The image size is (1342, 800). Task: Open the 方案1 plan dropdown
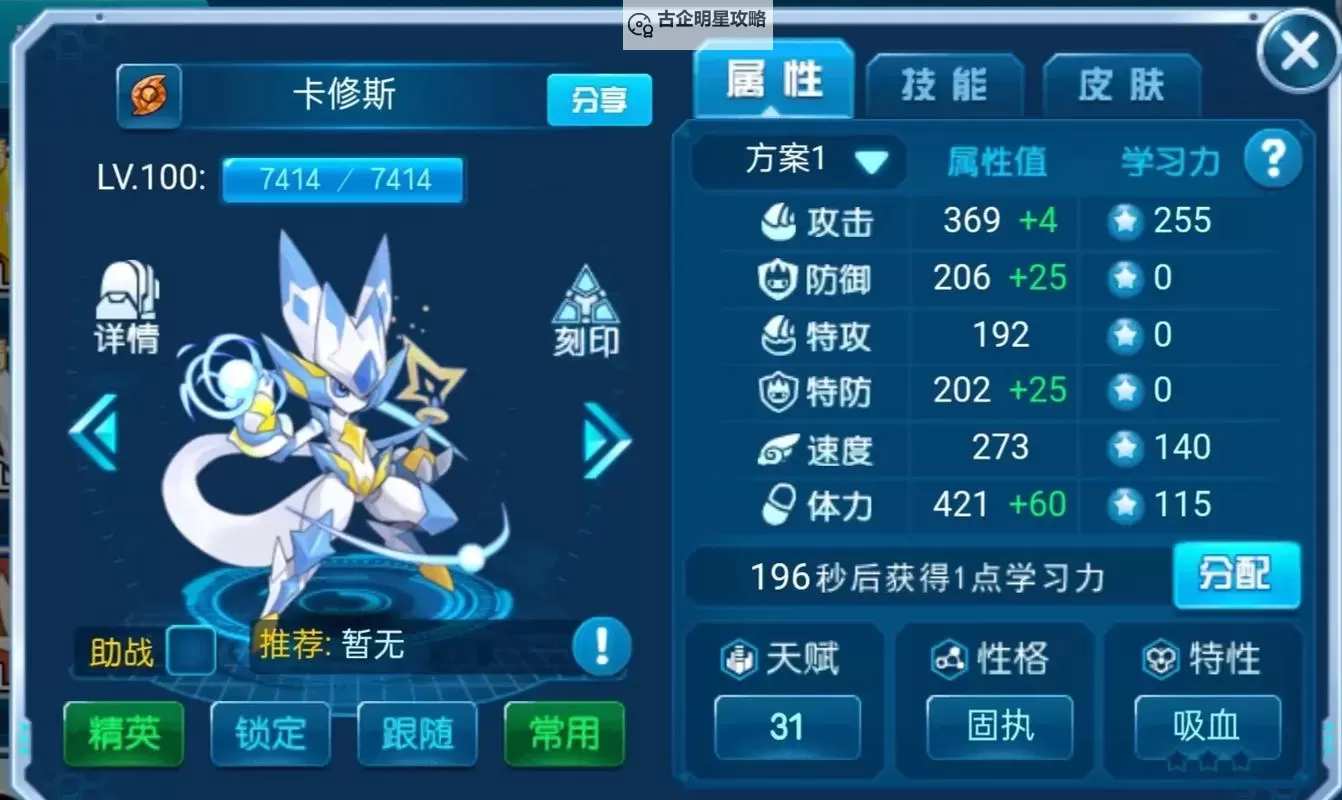click(797, 160)
